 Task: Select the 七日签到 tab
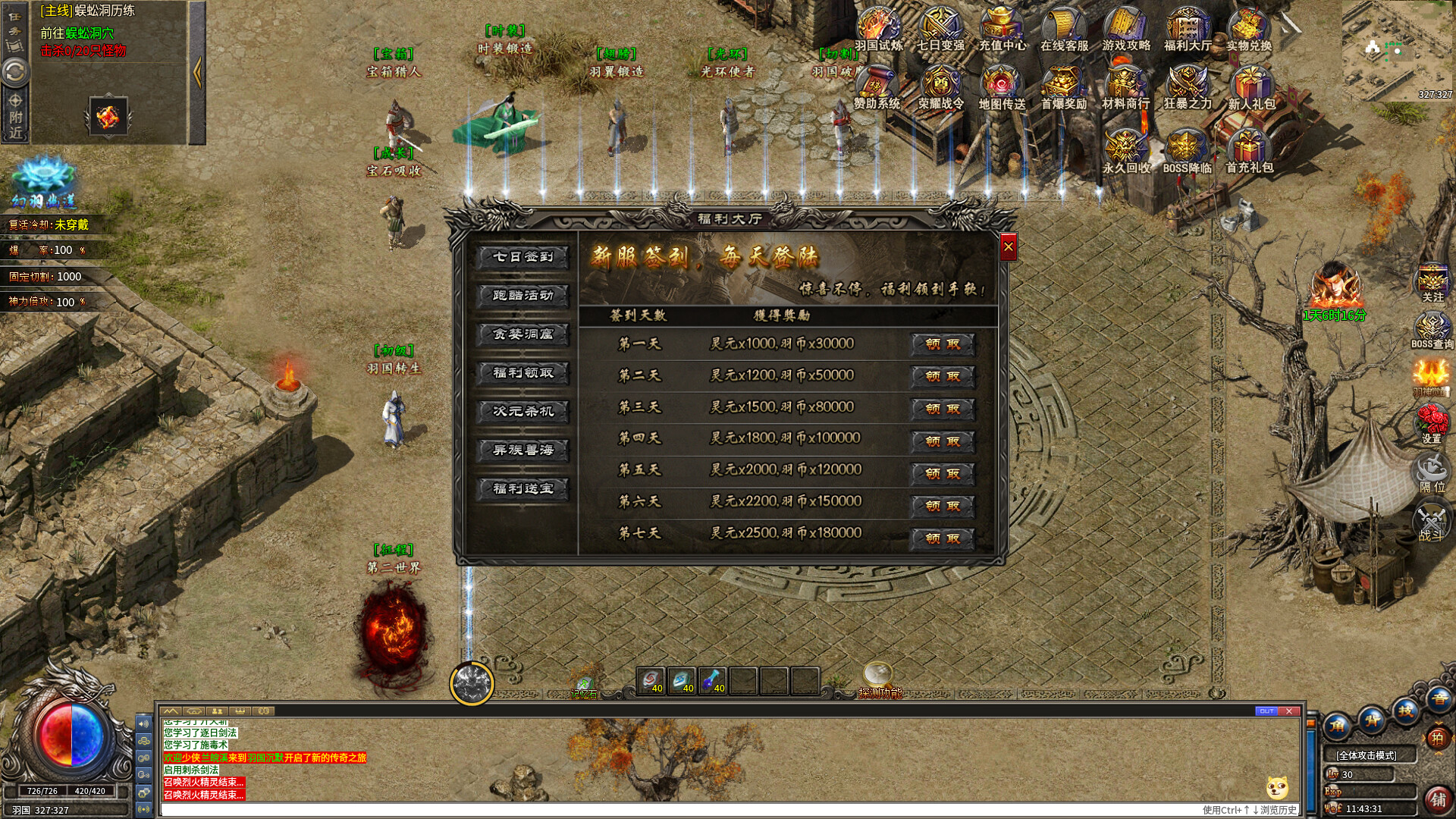(522, 258)
